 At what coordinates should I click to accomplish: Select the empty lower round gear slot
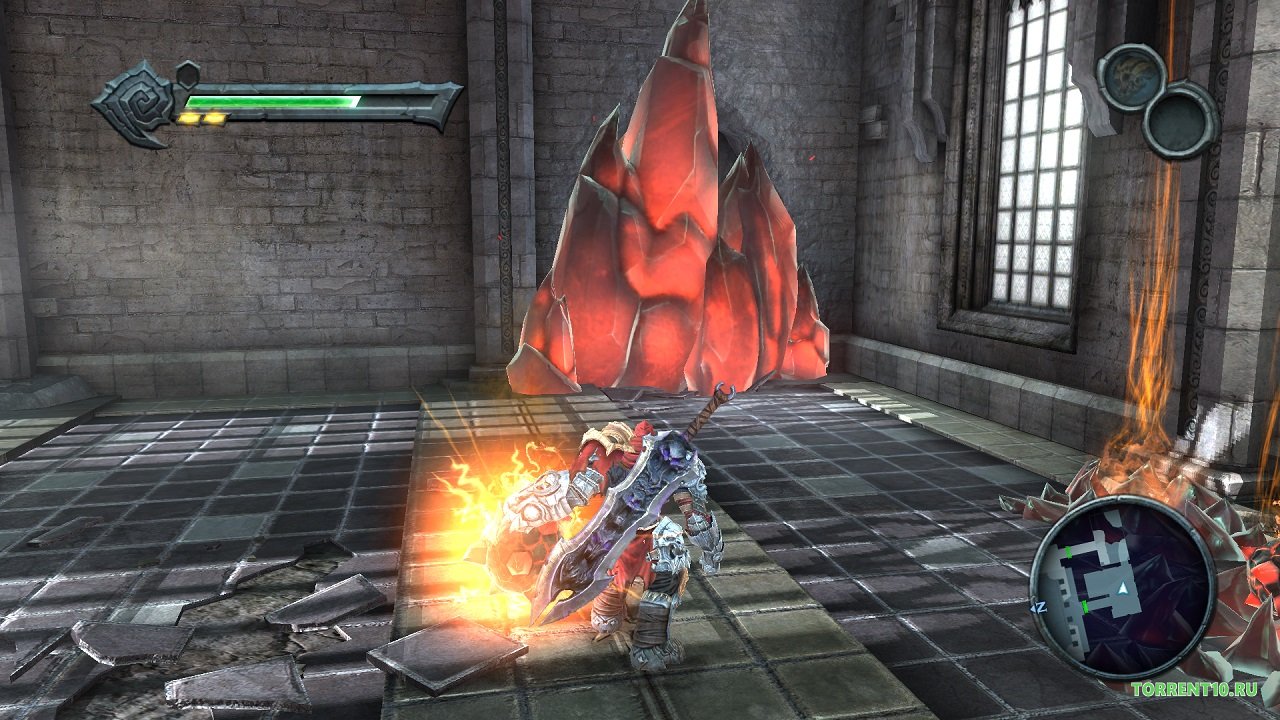pos(1180,120)
